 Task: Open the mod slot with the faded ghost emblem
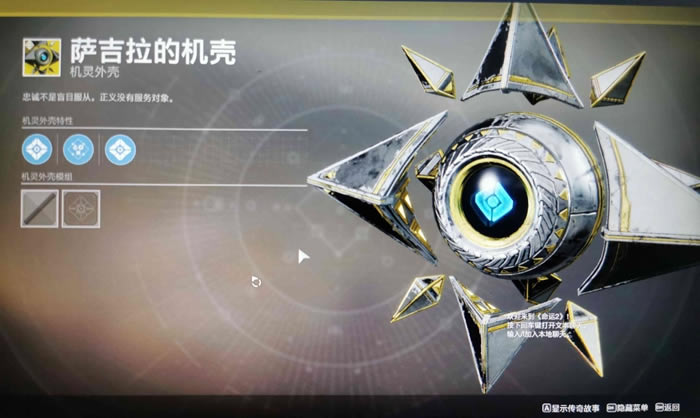click(80, 206)
